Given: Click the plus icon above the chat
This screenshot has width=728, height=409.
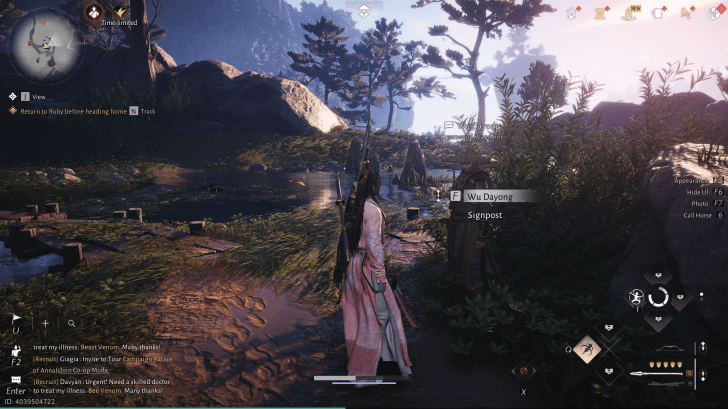Looking at the screenshot, I should [x=45, y=324].
